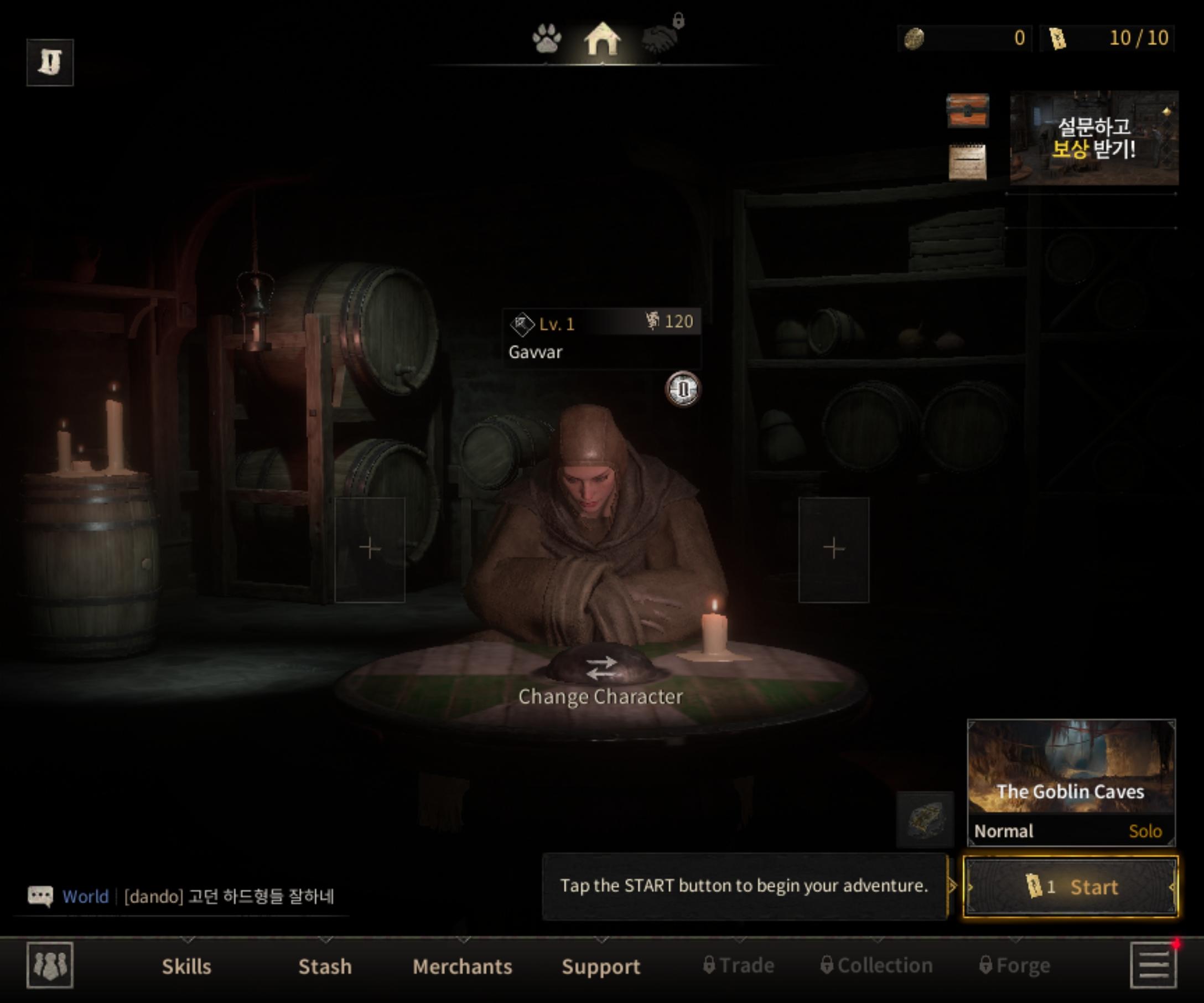Open the Korean survey reward banner

click(1093, 138)
